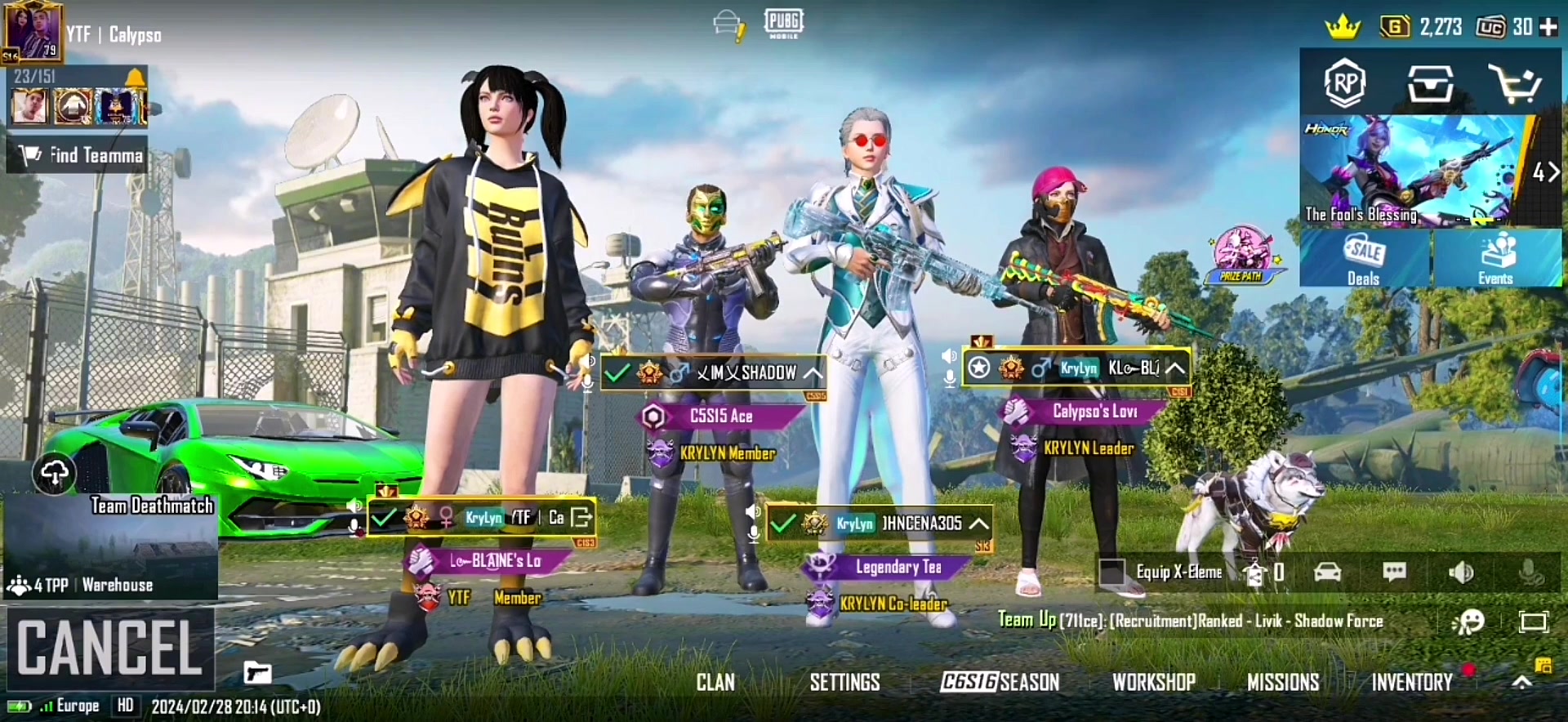Open the Settings menu
The height and width of the screenshot is (722, 1568).
pyautogui.click(x=844, y=682)
